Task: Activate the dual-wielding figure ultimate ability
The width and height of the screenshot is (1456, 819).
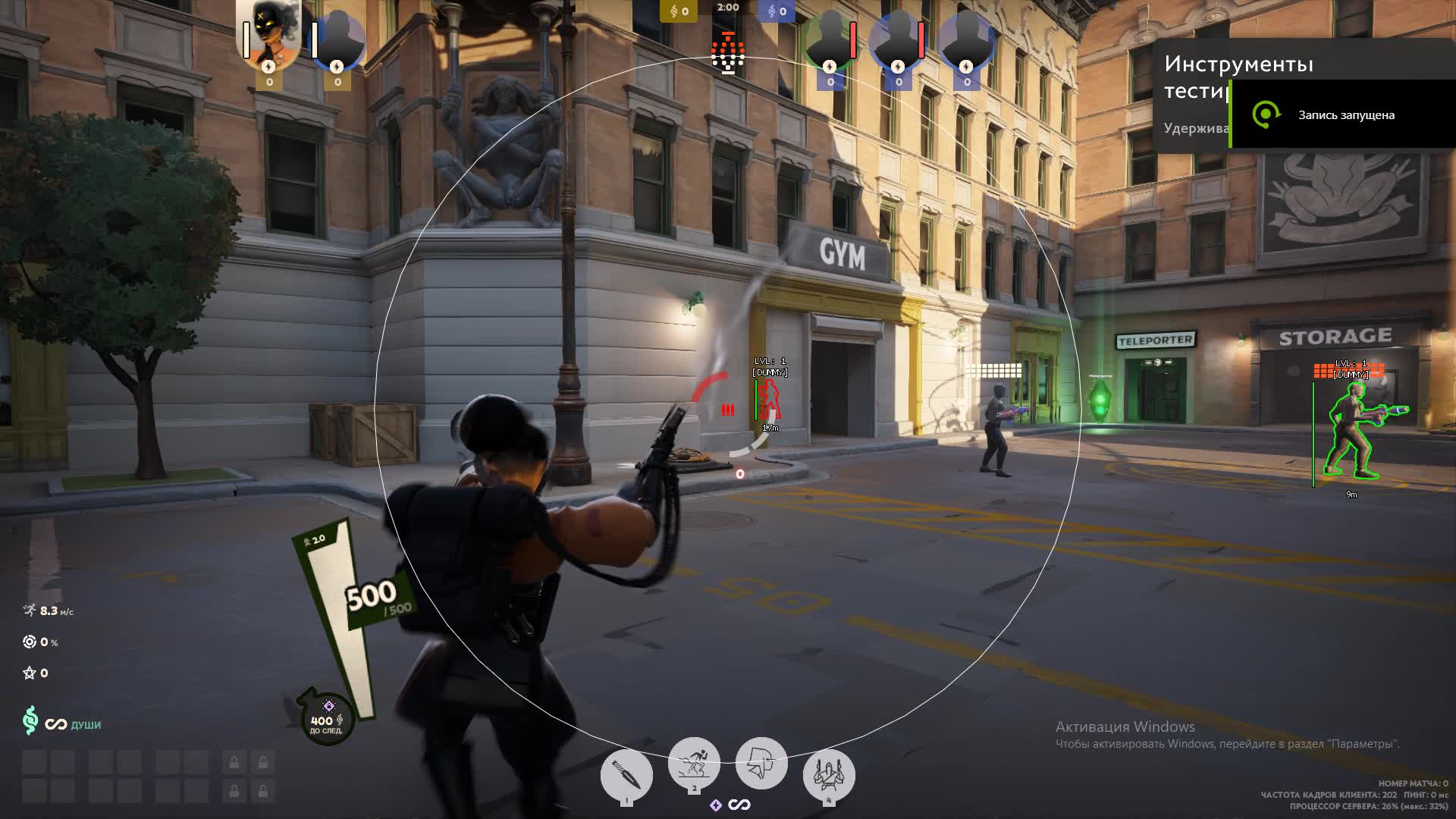Action: point(828,774)
